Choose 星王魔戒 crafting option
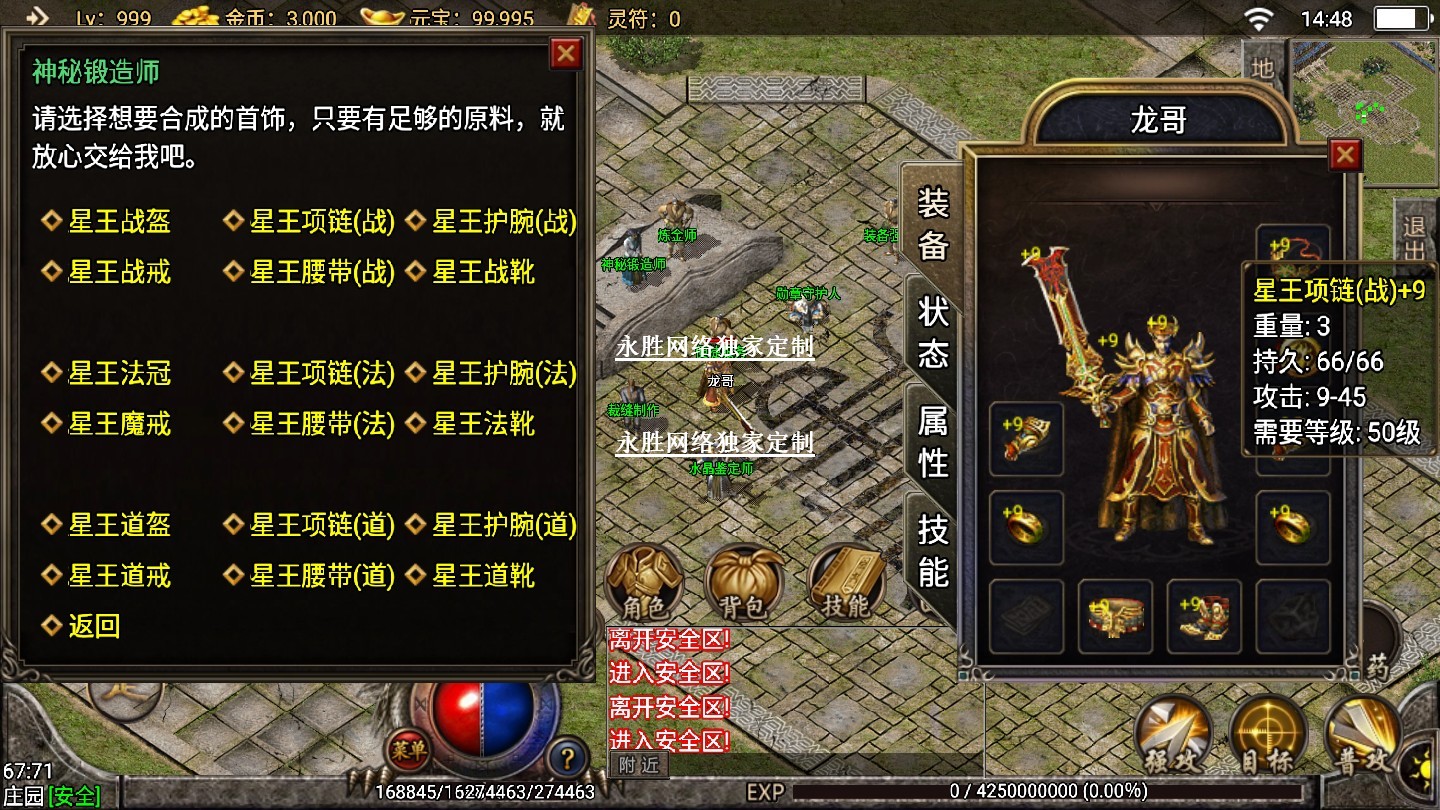The height and width of the screenshot is (810, 1440). coord(119,424)
